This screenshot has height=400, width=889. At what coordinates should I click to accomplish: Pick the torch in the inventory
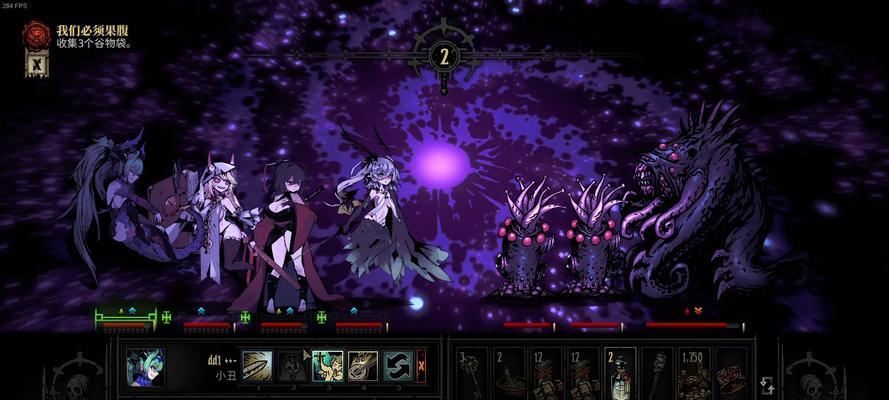656,372
